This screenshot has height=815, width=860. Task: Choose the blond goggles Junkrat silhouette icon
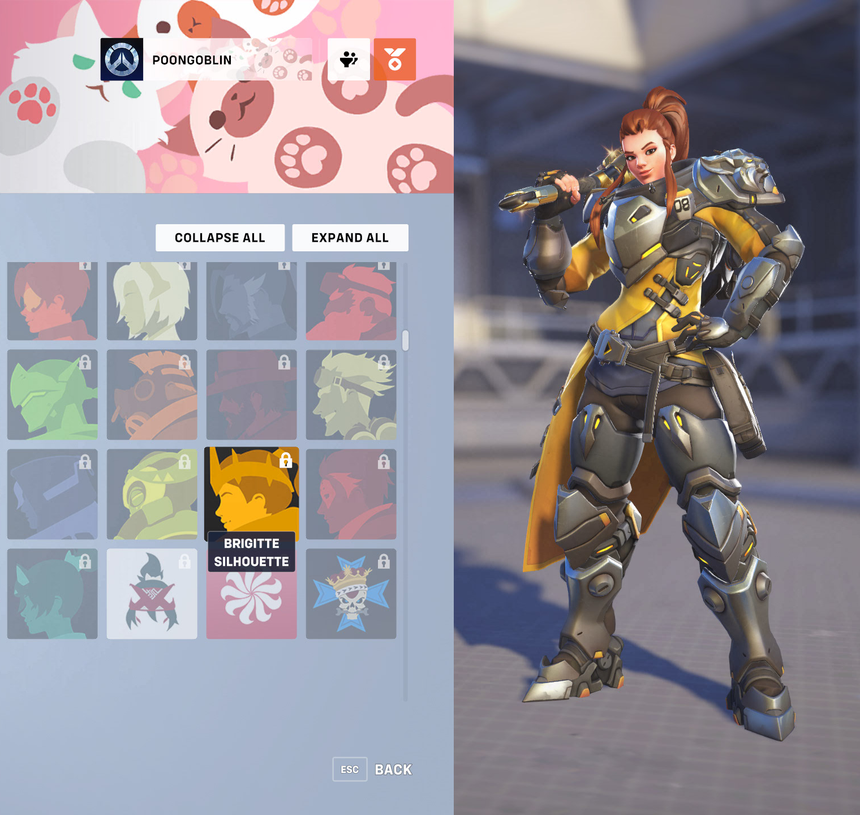click(351, 394)
